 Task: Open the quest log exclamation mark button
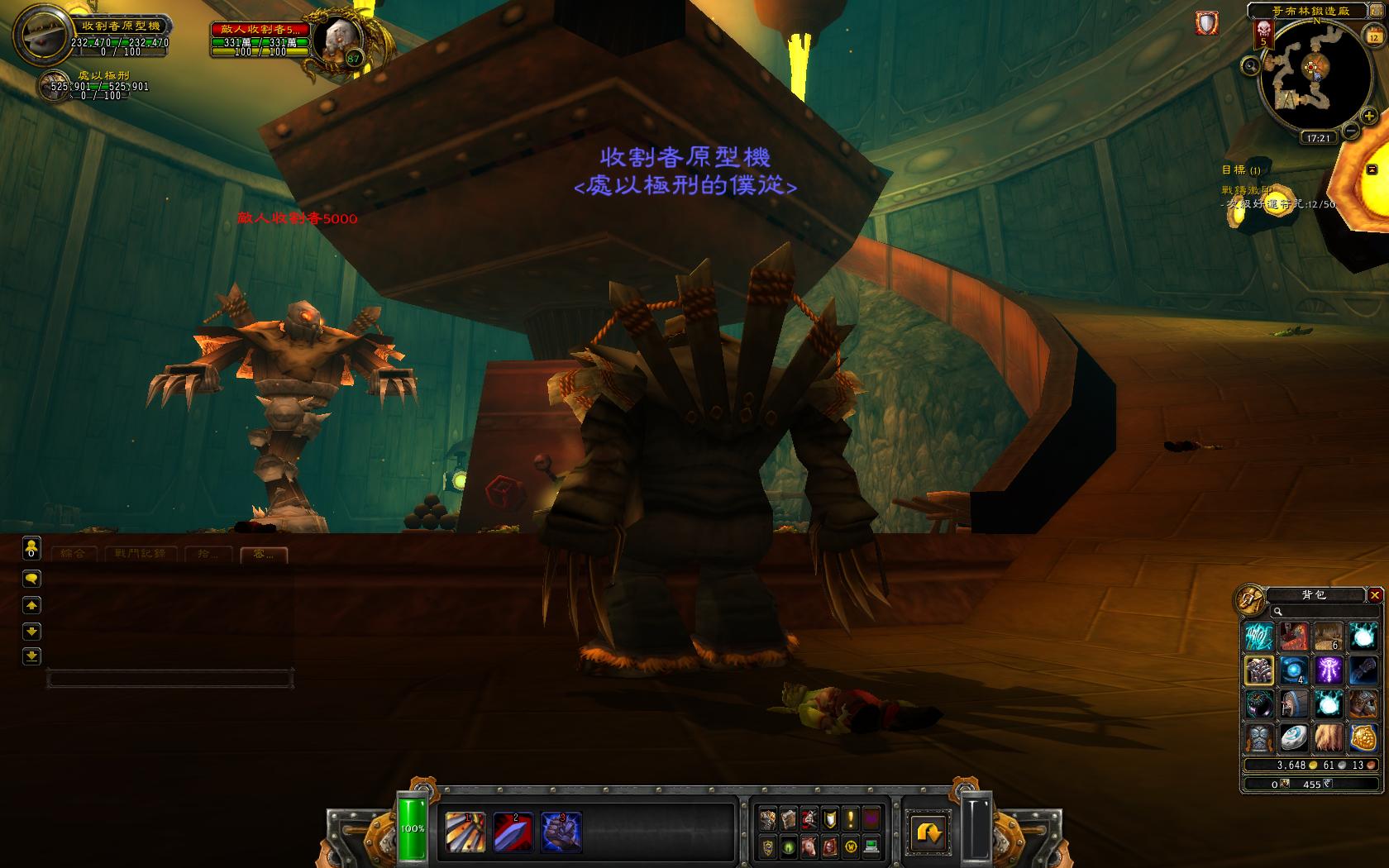point(849,819)
